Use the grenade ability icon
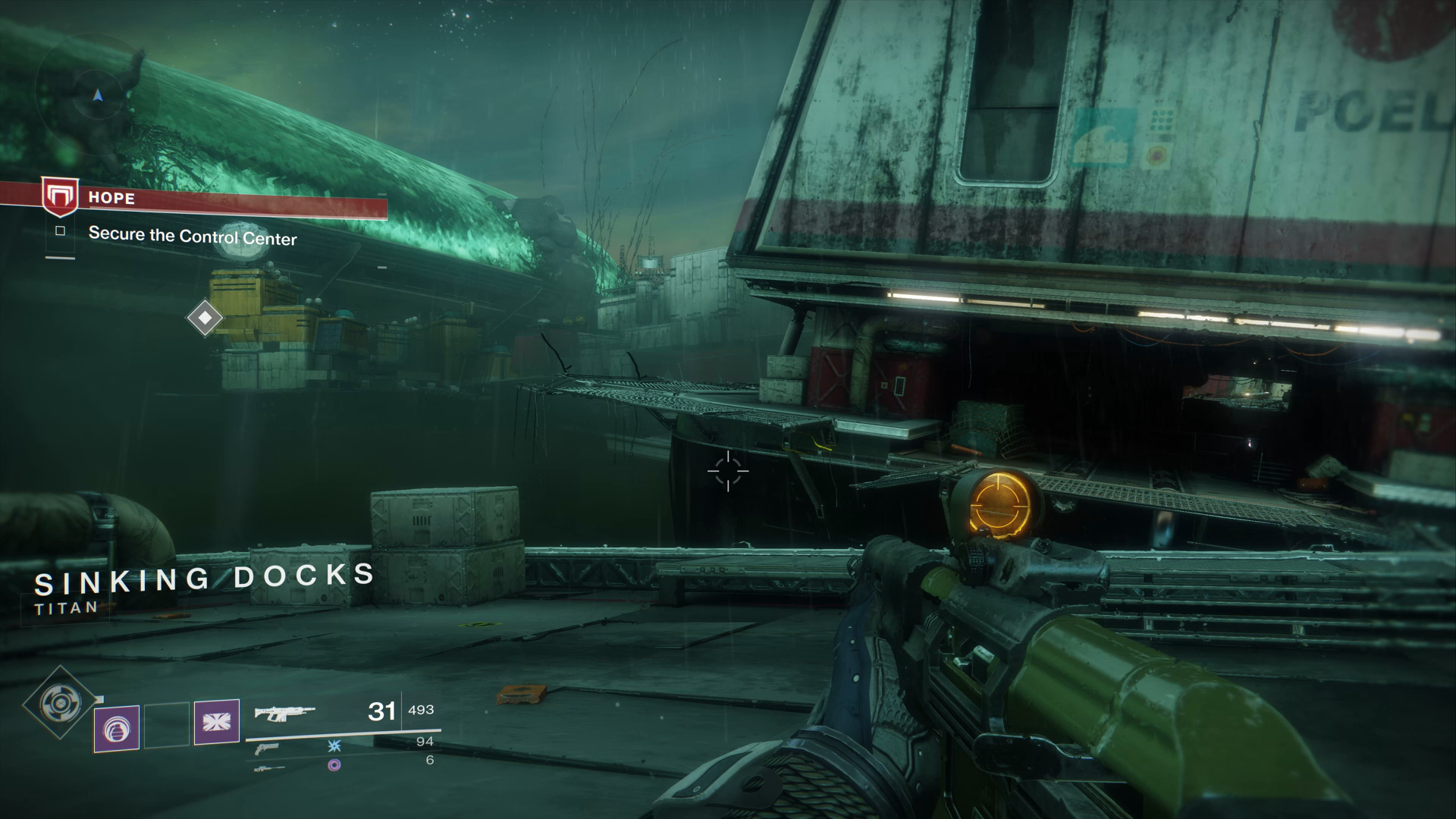The height and width of the screenshot is (819, 1456). click(117, 728)
